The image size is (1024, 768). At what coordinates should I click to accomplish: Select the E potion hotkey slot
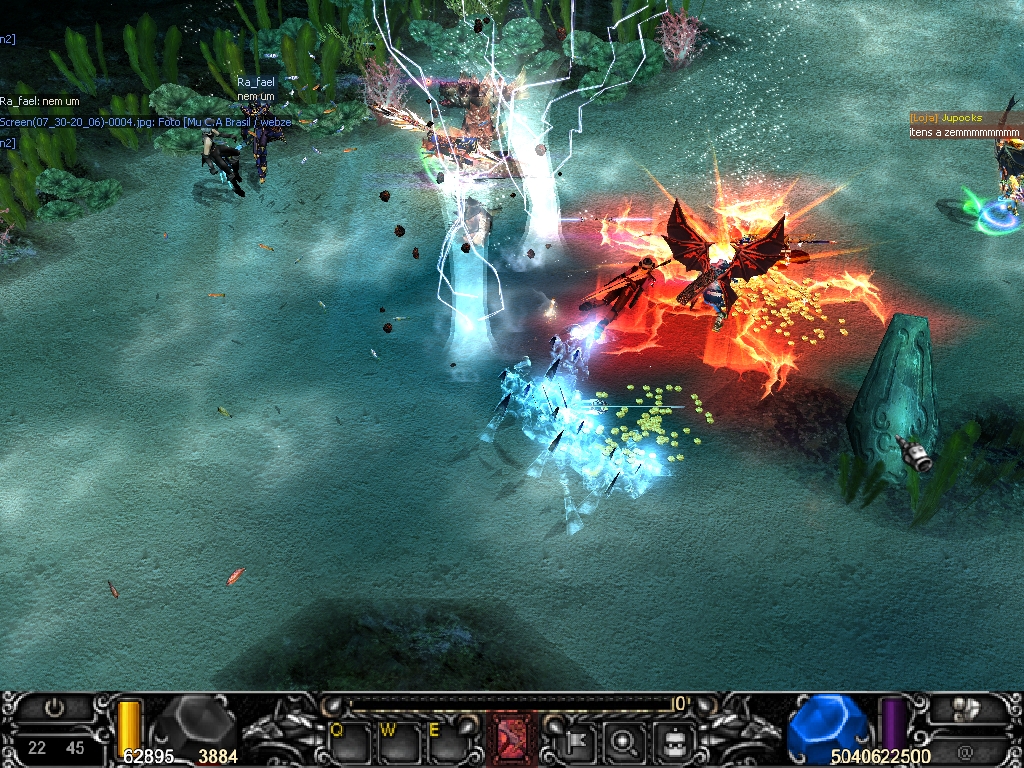(x=446, y=742)
